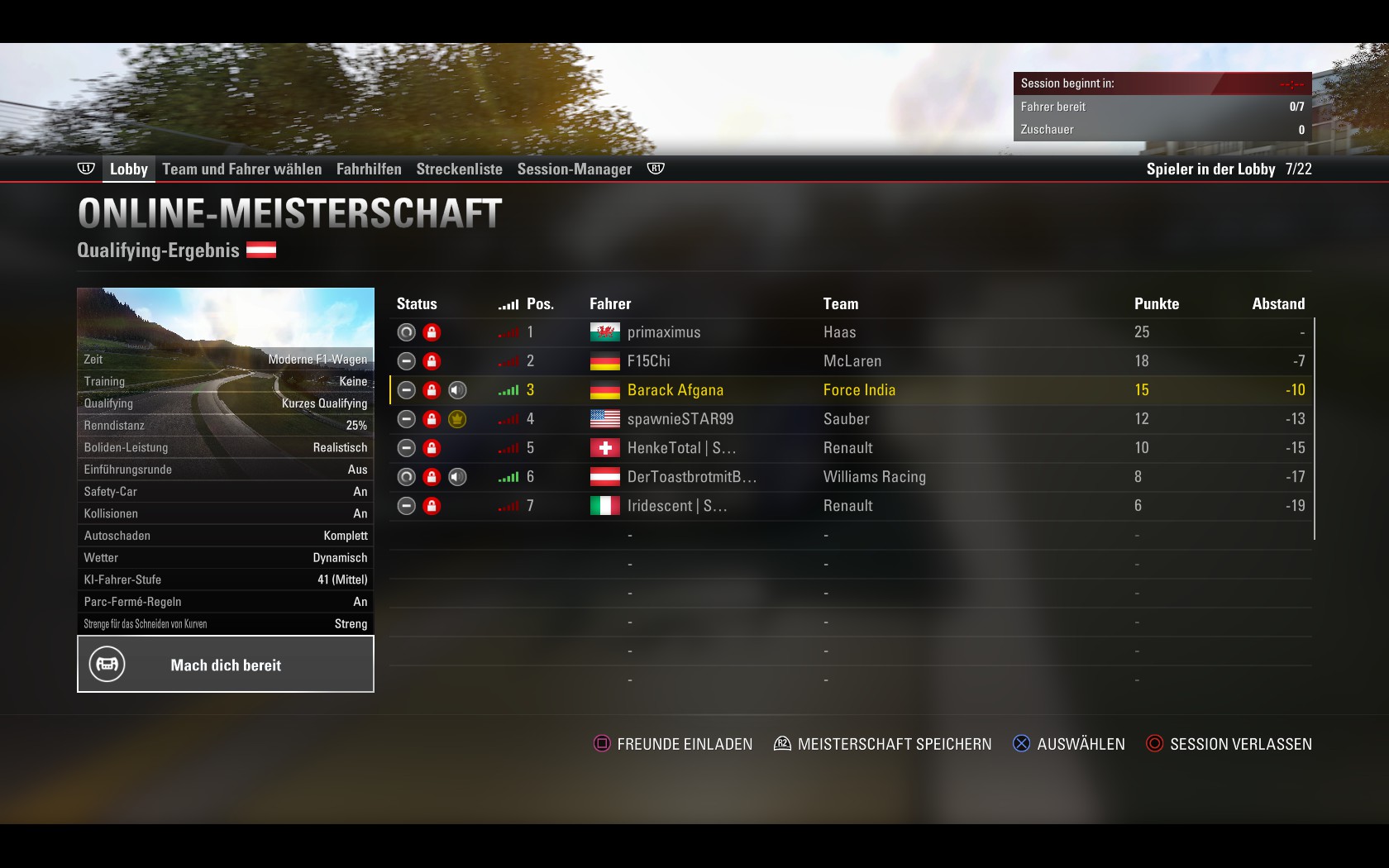Go to the Session-Manager tab

574,169
